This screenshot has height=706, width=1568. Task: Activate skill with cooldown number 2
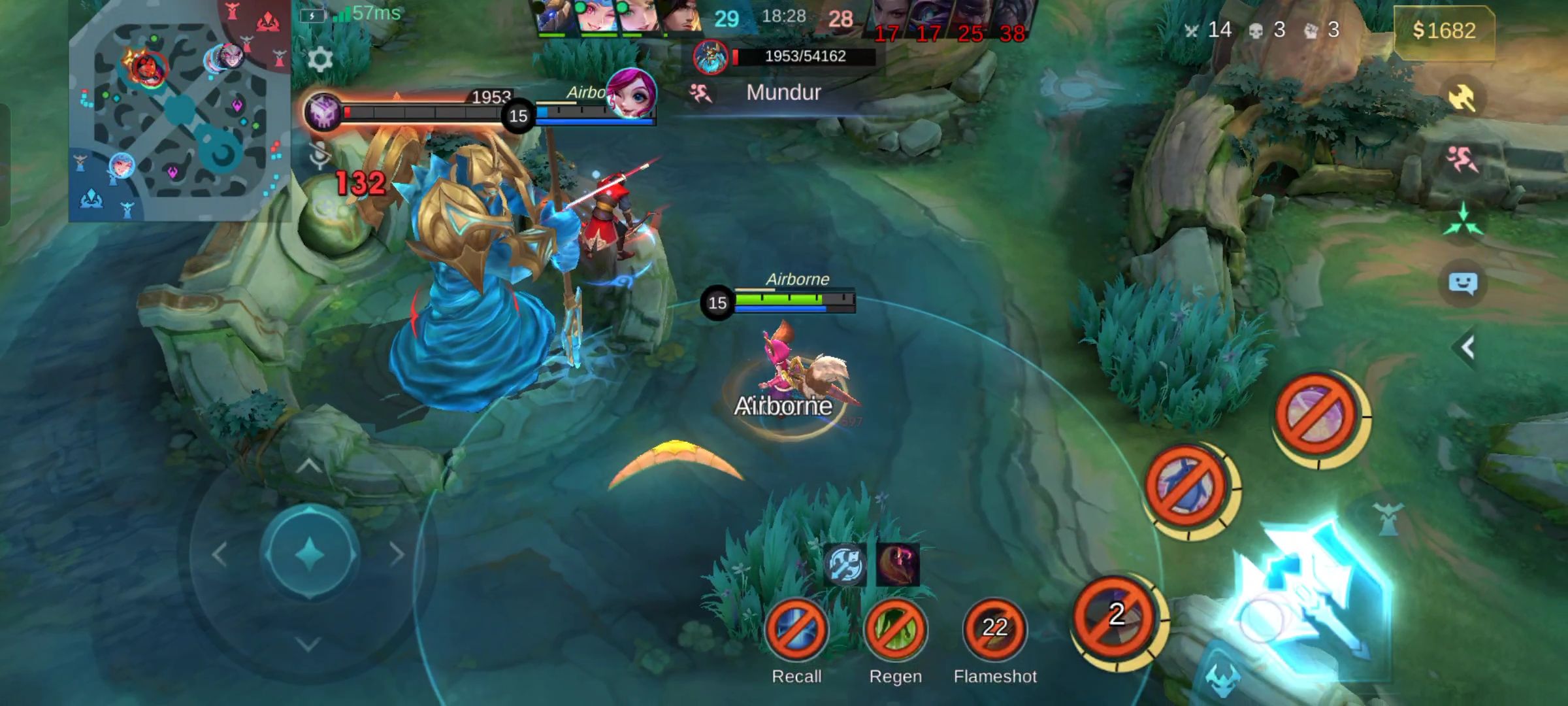[x=1117, y=616]
